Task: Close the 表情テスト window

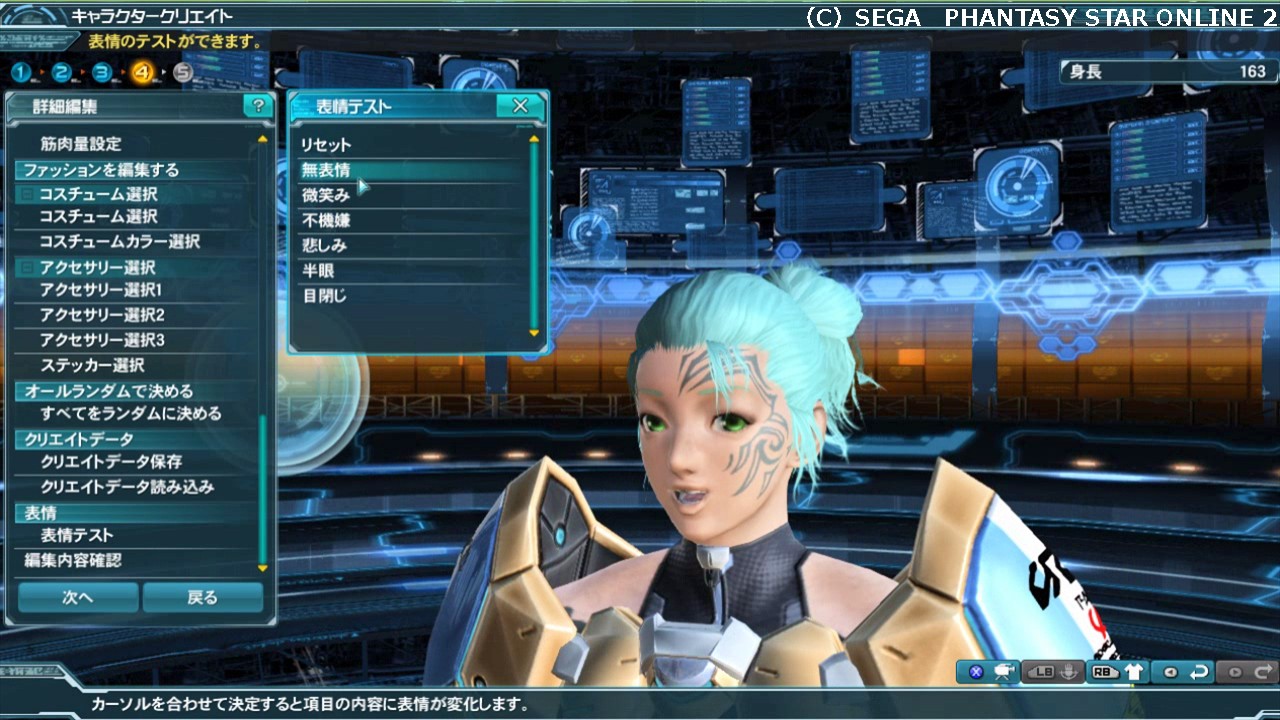Action: click(x=520, y=106)
